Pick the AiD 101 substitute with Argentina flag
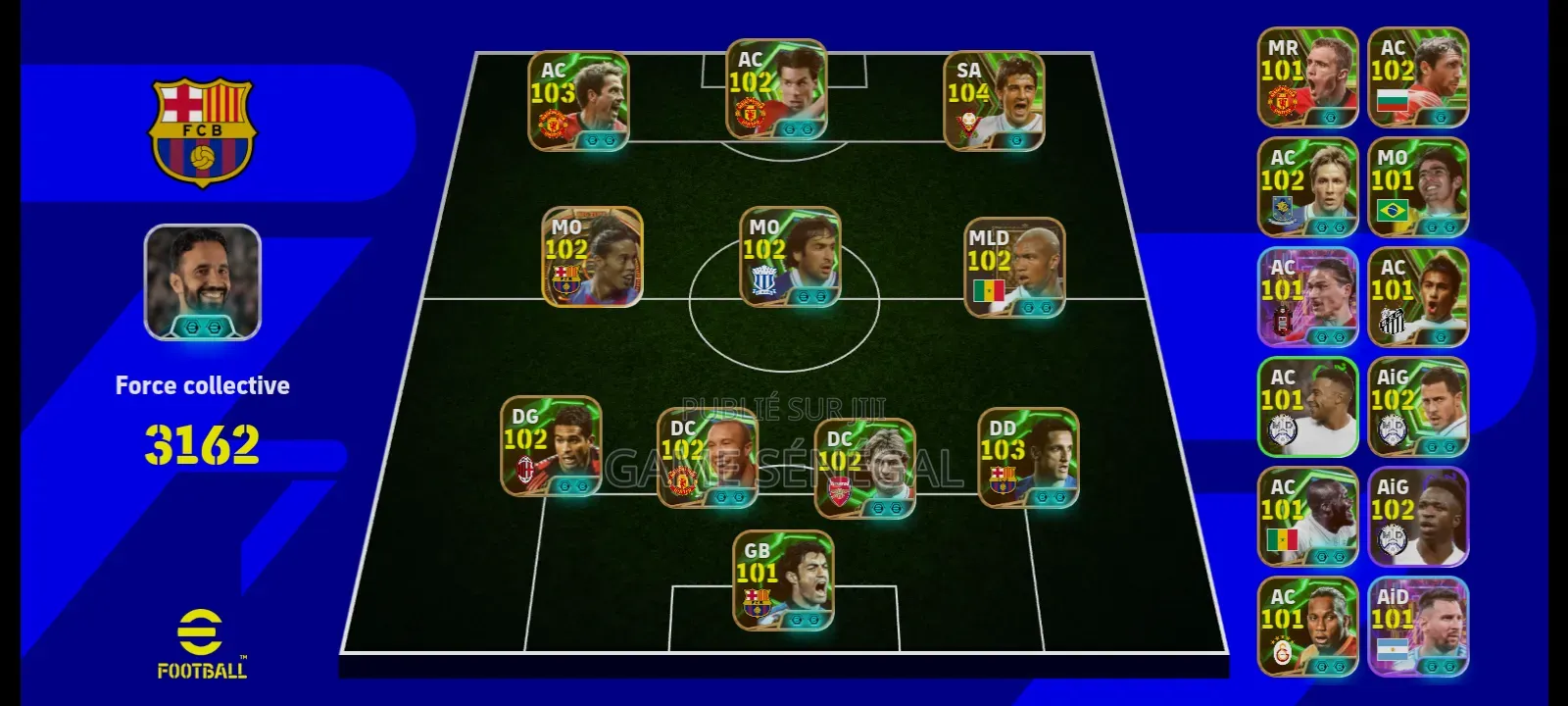 point(1418,627)
